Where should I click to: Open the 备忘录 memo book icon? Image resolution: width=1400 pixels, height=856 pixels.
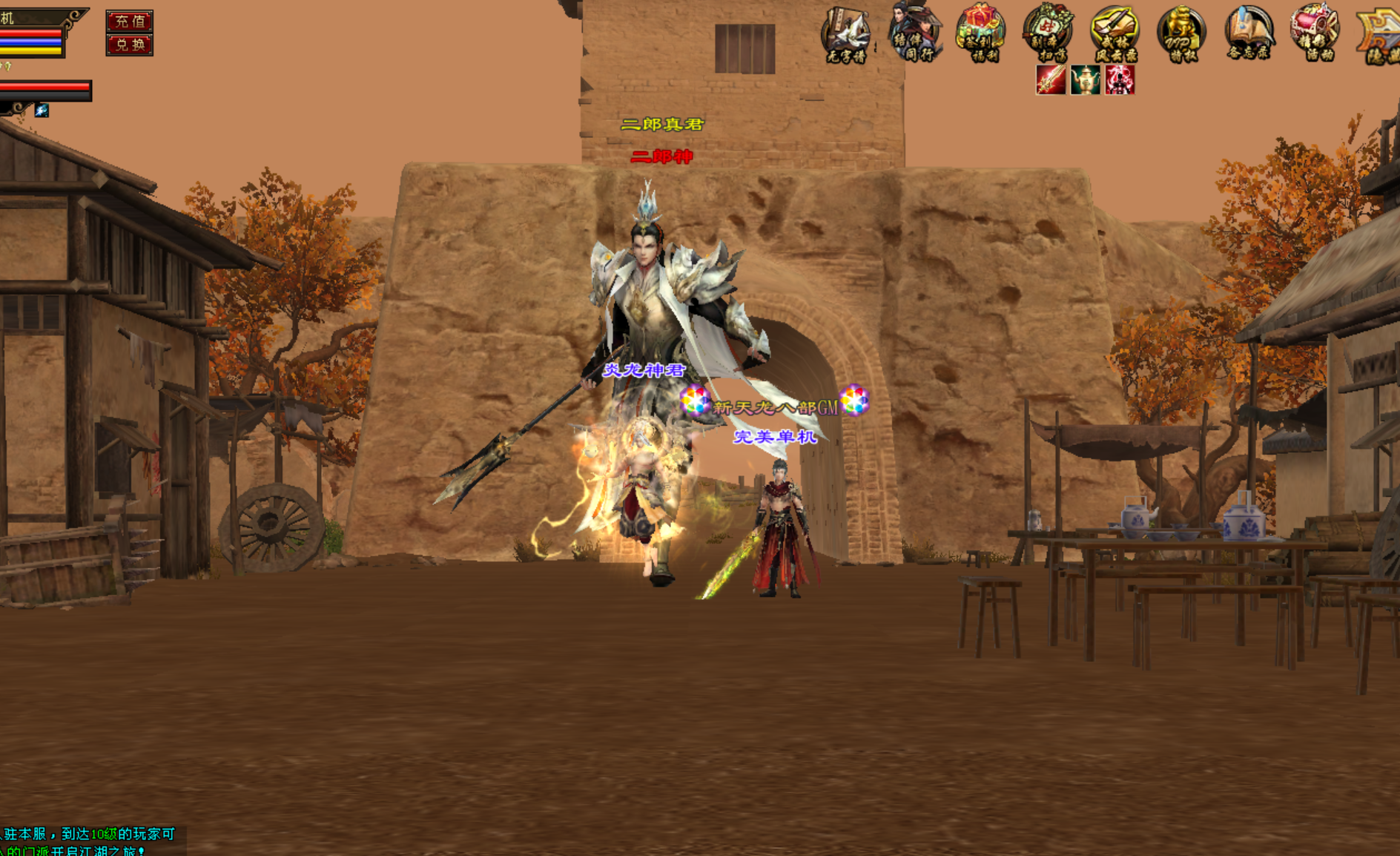[1249, 33]
